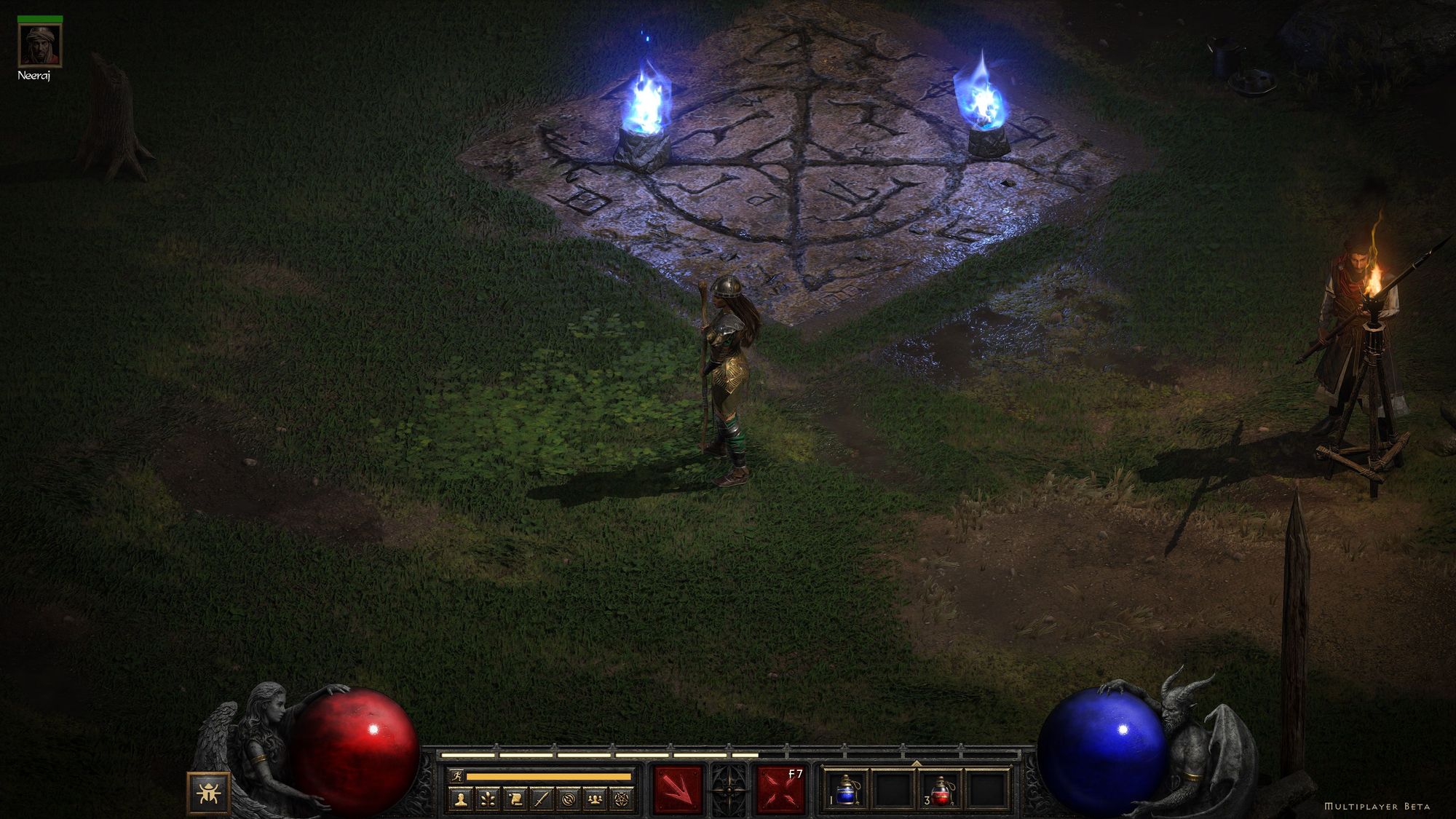Image resolution: width=1456 pixels, height=819 pixels.
Task: Open the game menu pentagram icon
Action: point(622,800)
